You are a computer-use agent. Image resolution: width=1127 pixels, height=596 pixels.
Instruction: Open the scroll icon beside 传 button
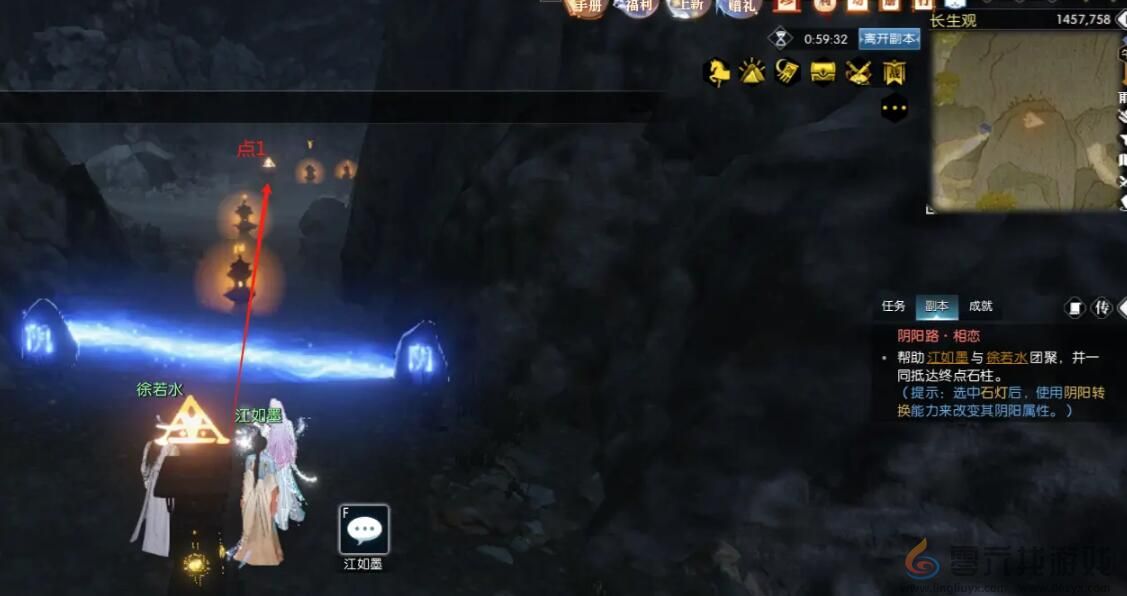coord(1075,308)
